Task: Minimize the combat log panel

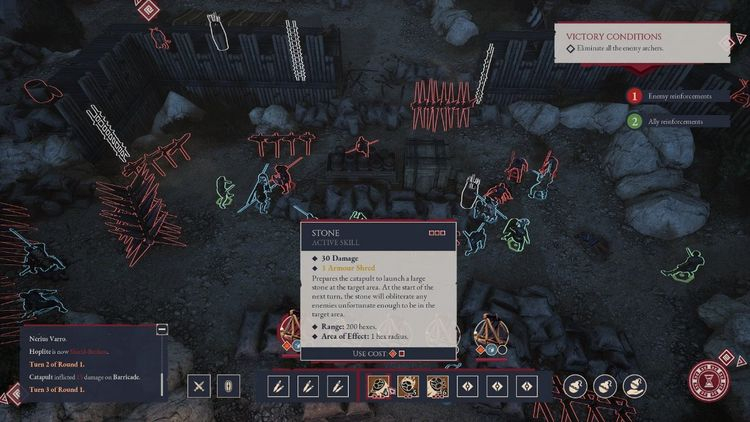Action: tap(162, 329)
